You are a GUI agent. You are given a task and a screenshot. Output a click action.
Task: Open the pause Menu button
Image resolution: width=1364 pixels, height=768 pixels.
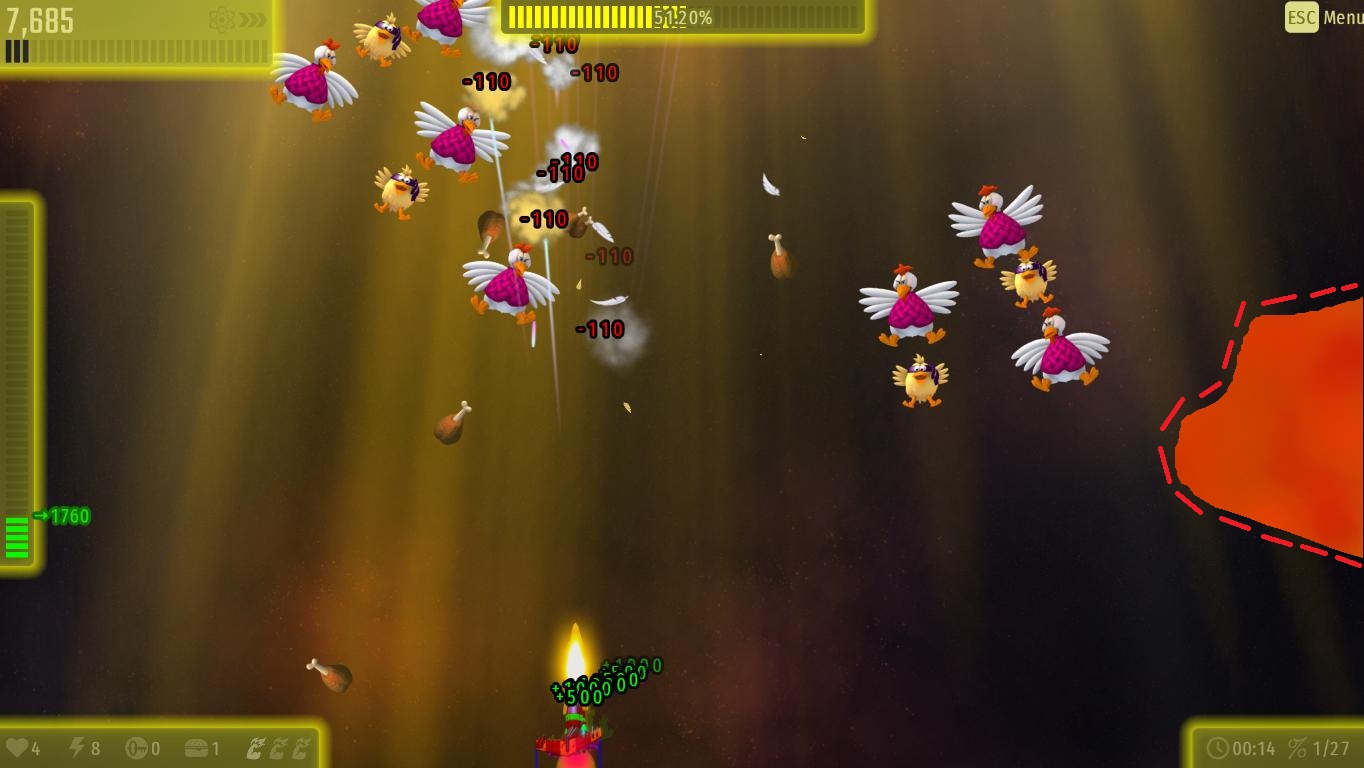pyautogui.click(x=1323, y=17)
